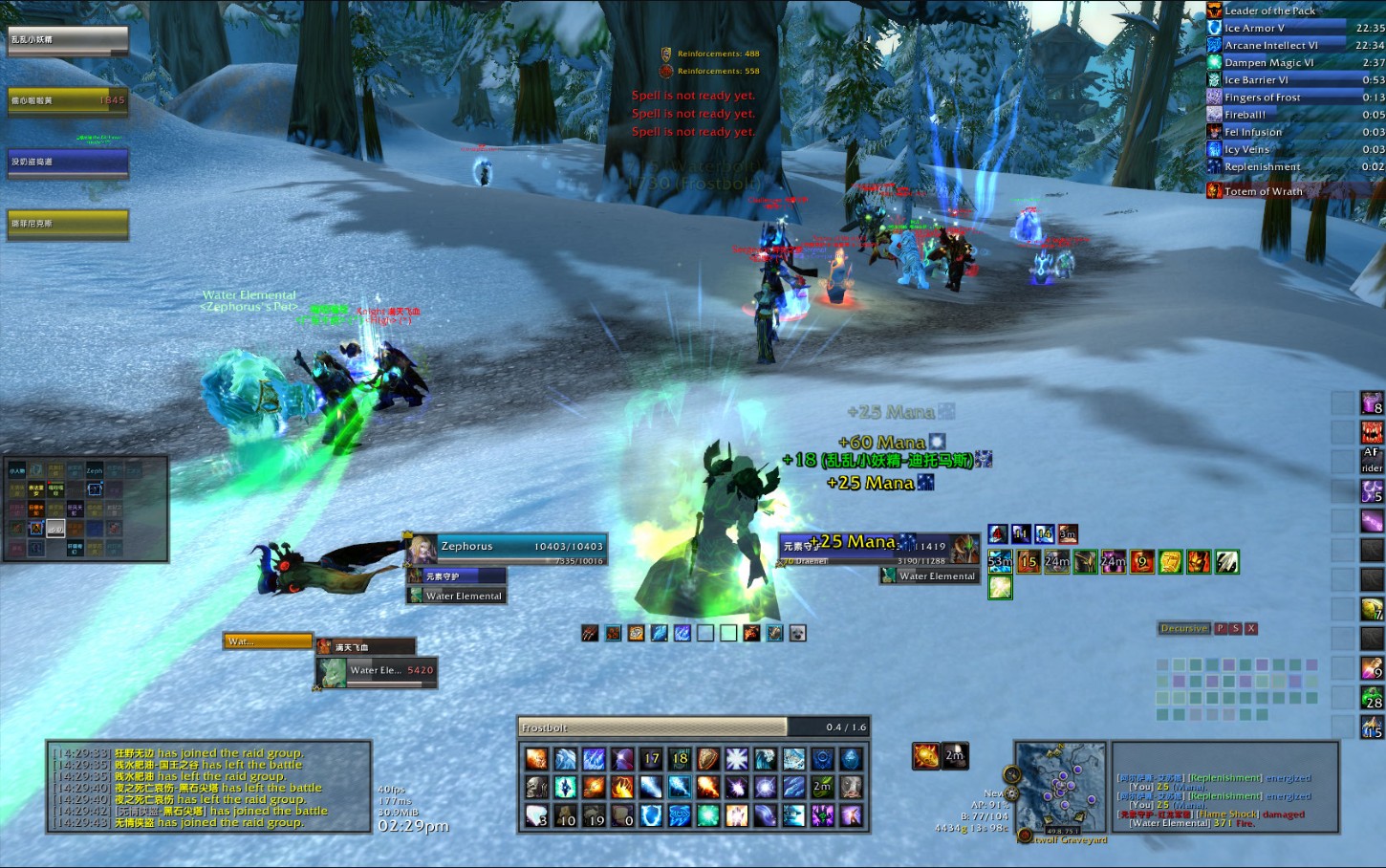Click the seal pup icon on the pet bar
1386x868 pixels.
[797, 633]
